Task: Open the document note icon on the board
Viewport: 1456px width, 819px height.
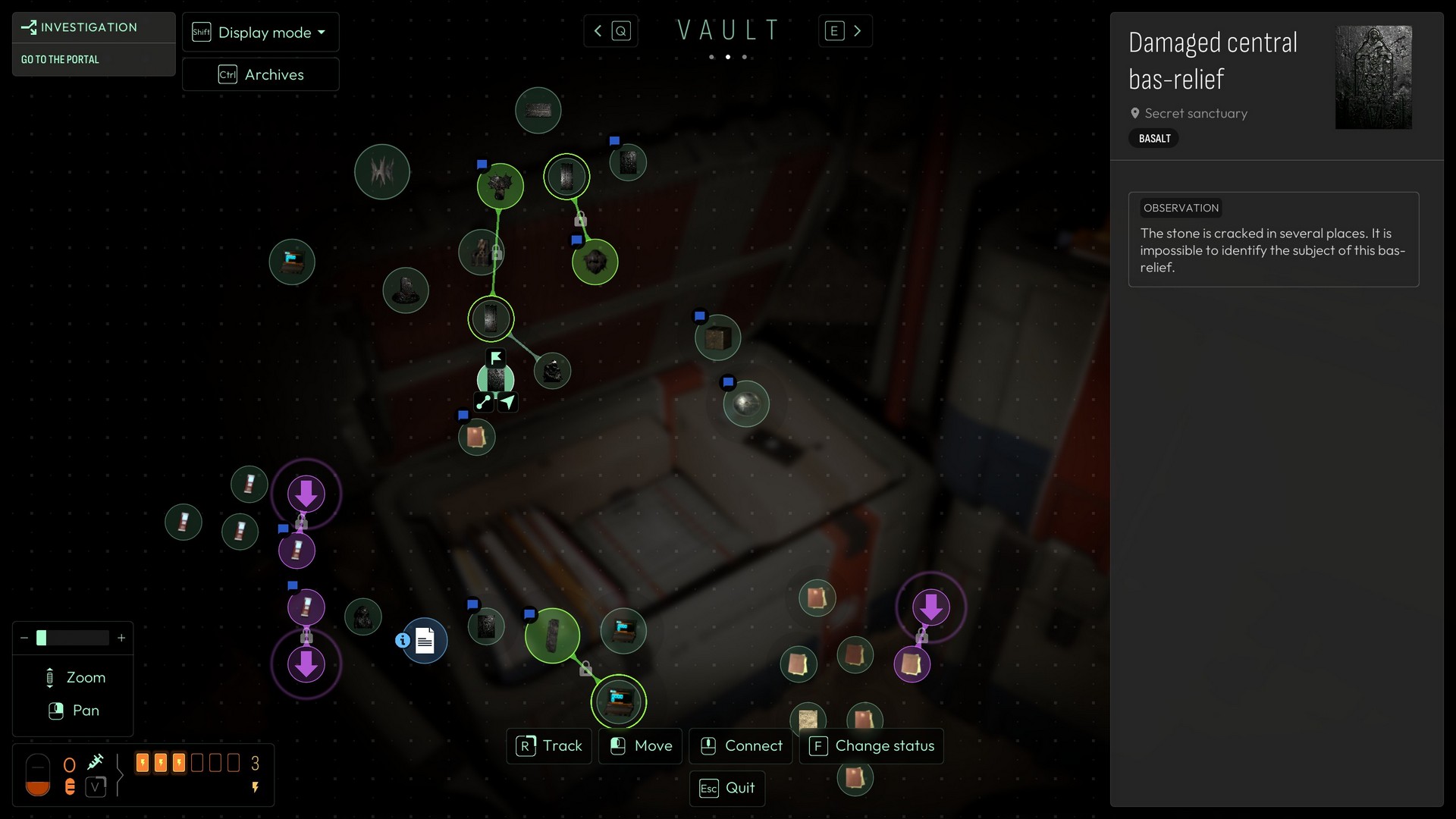Action: click(425, 641)
